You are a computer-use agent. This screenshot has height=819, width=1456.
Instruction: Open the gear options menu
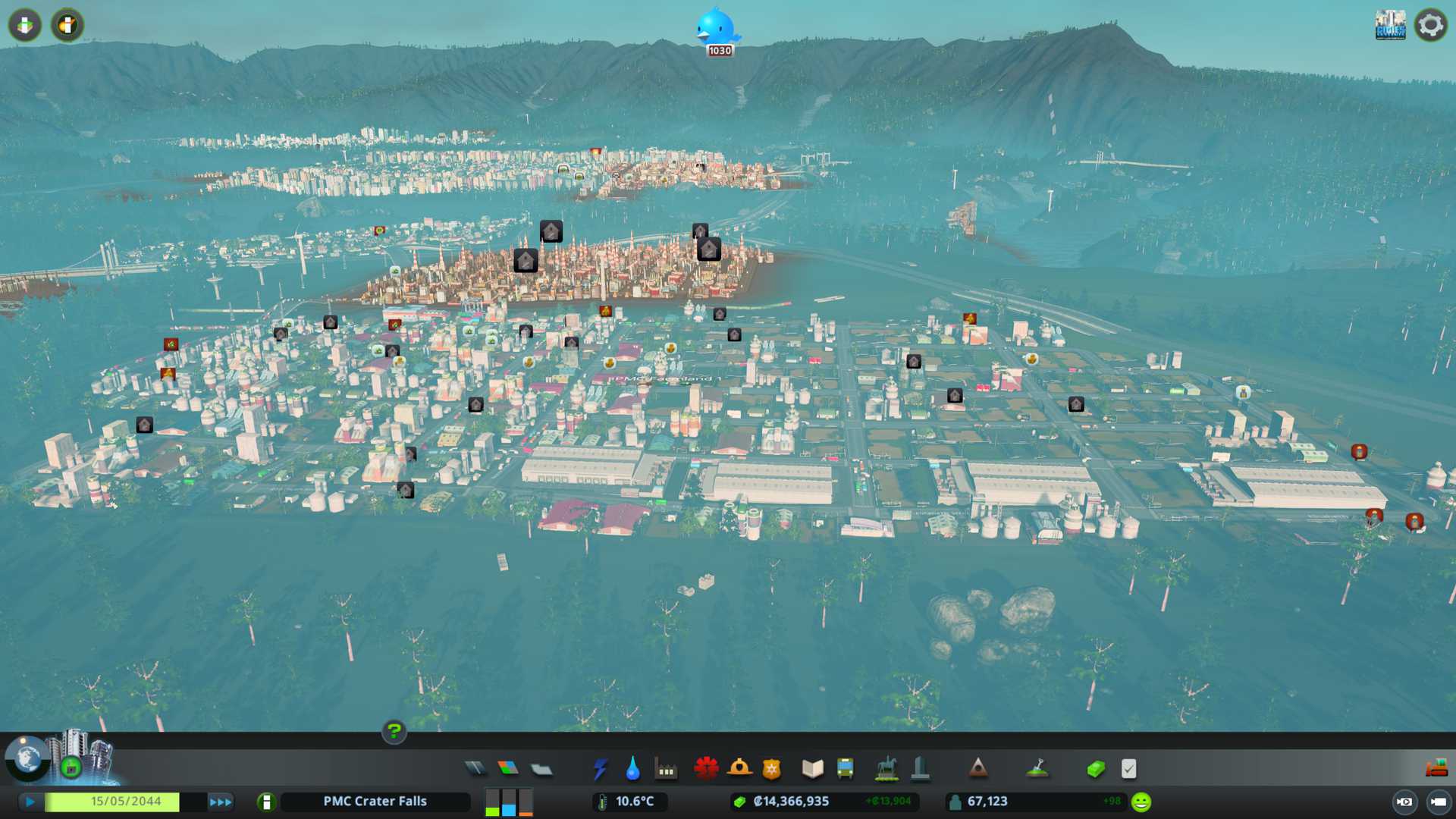point(1431,25)
